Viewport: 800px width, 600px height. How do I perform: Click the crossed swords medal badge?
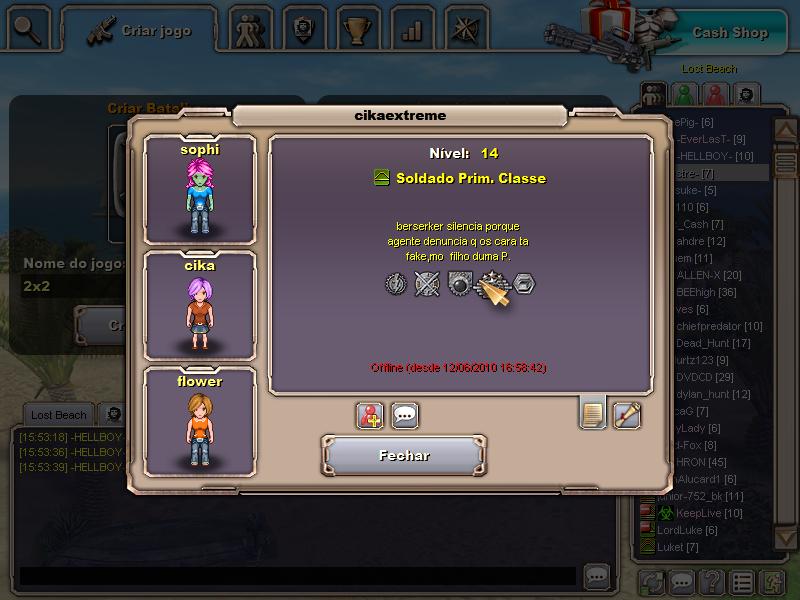click(x=427, y=283)
